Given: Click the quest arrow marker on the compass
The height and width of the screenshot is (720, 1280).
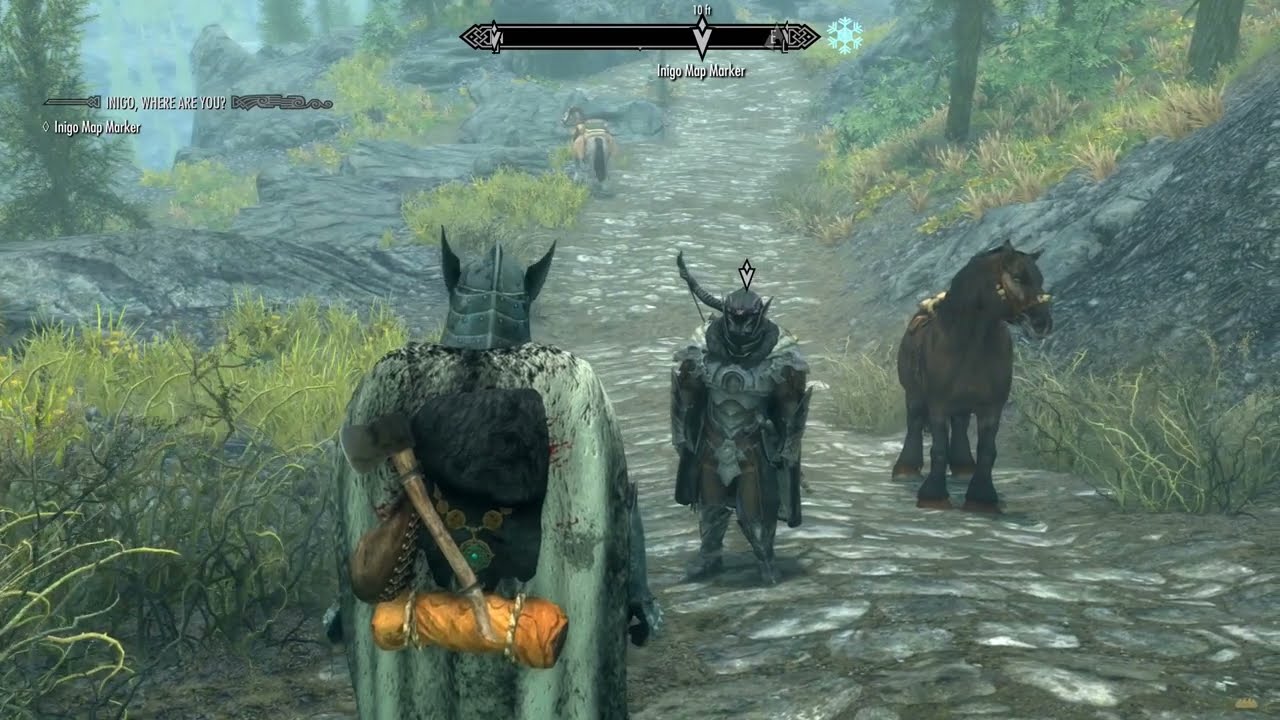Looking at the screenshot, I should [x=702, y=37].
